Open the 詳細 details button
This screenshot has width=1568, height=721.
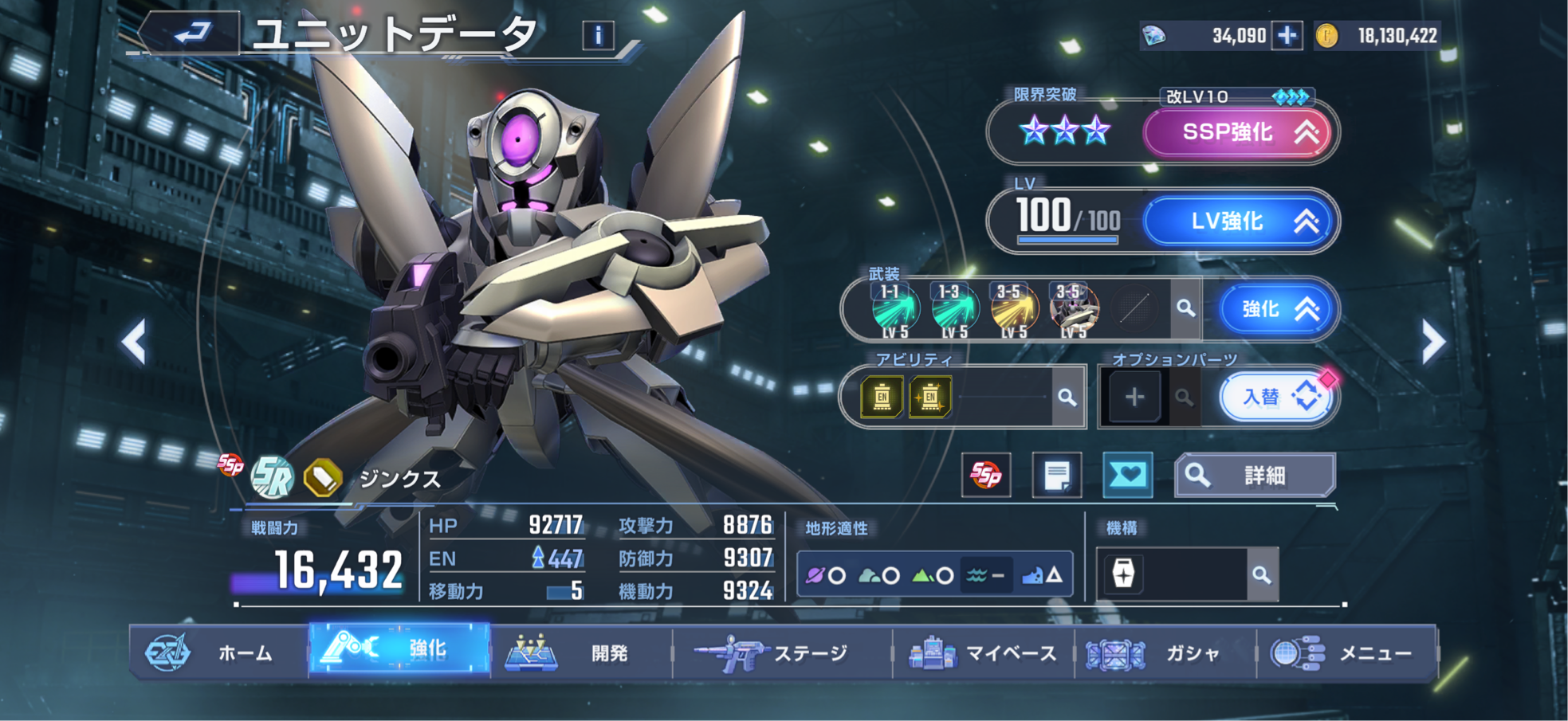pos(1254,476)
